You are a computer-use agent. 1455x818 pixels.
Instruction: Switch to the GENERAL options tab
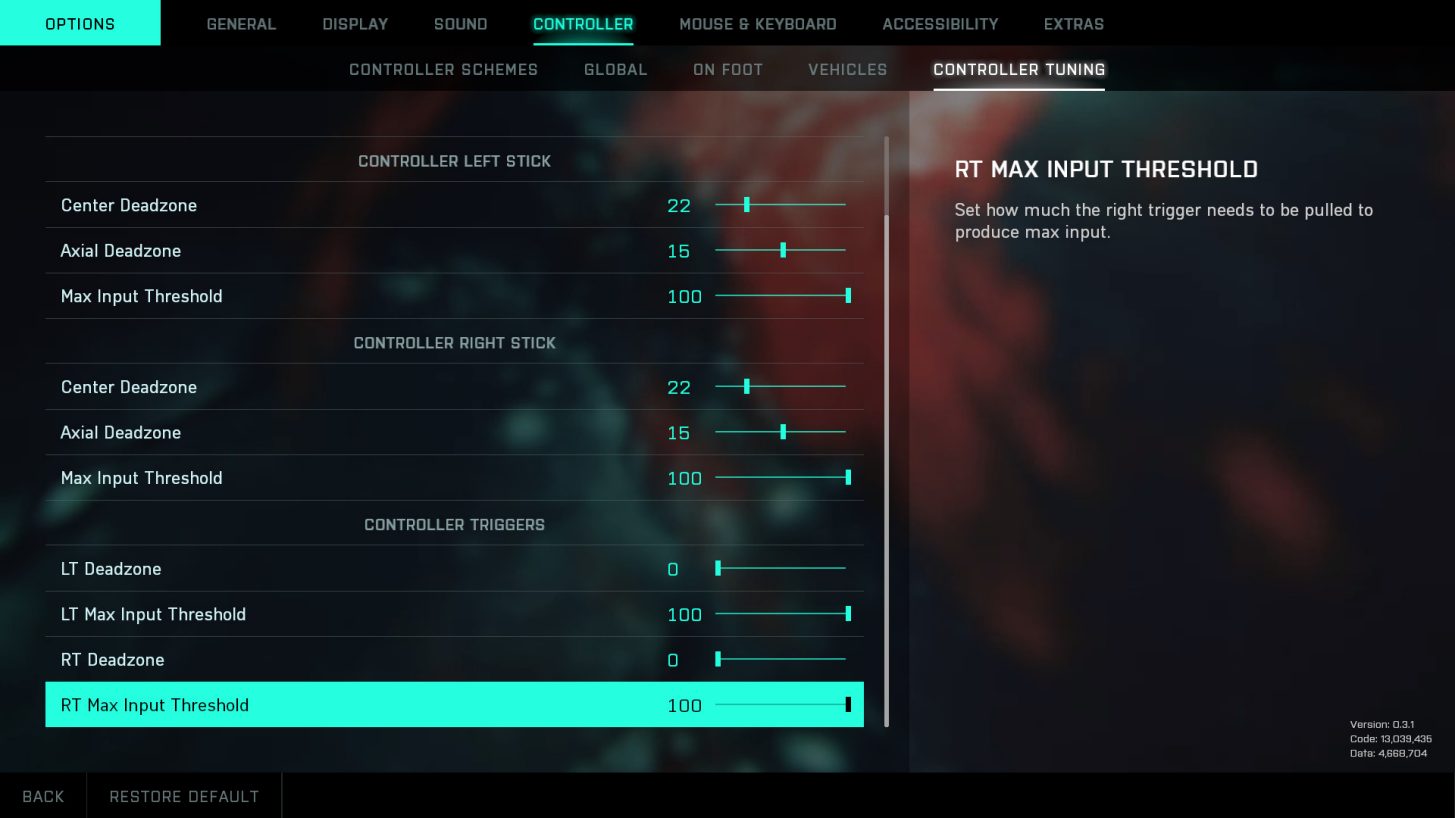click(x=241, y=23)
